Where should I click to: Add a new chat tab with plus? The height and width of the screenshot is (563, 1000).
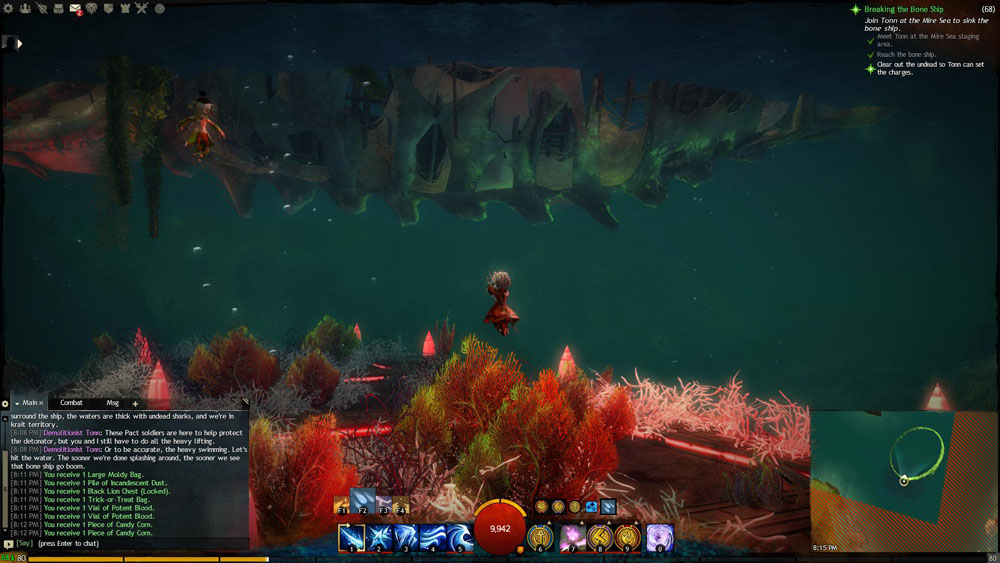[135, 403]
